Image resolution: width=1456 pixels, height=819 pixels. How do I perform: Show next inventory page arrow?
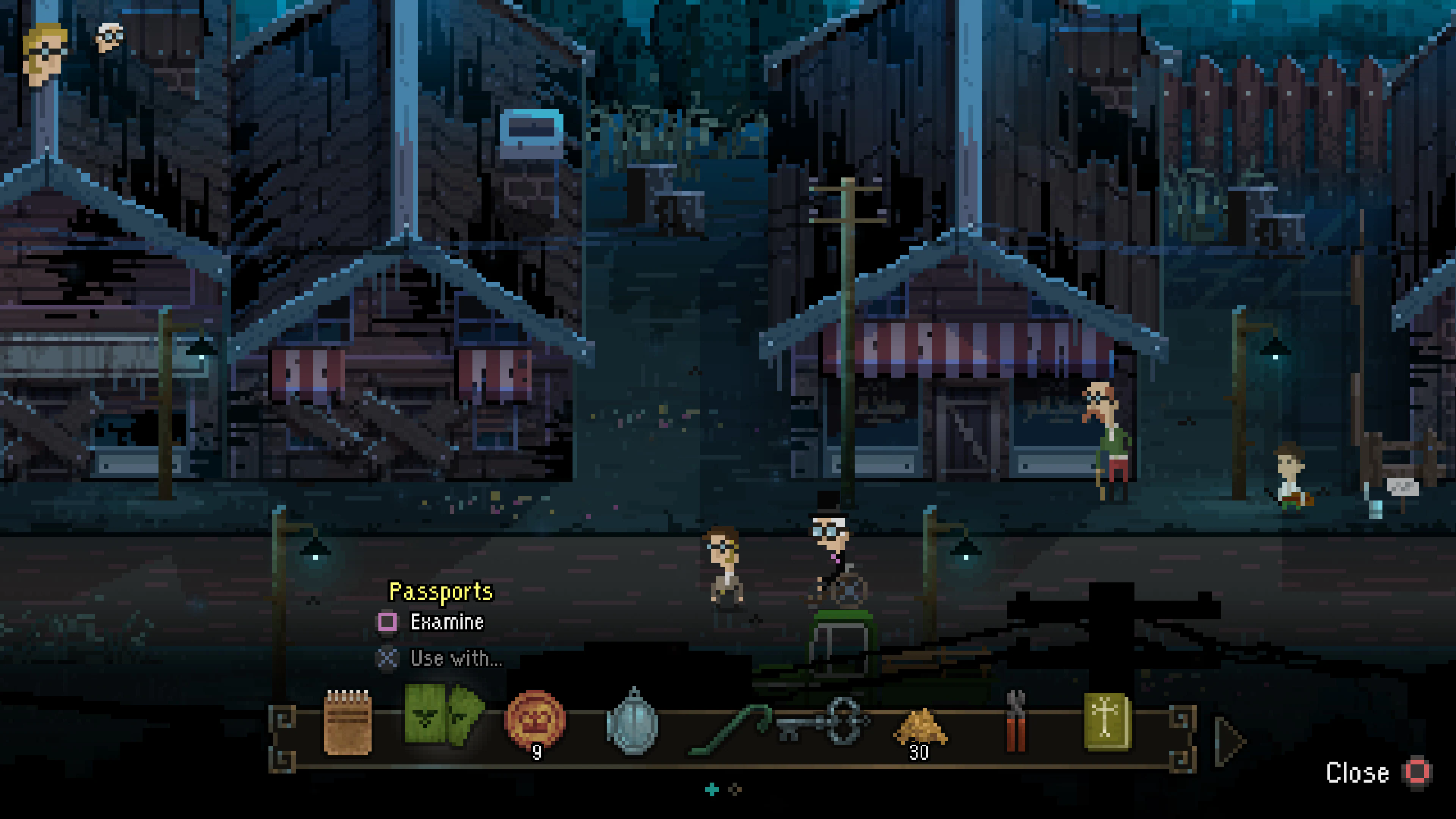pos(1230,741)
